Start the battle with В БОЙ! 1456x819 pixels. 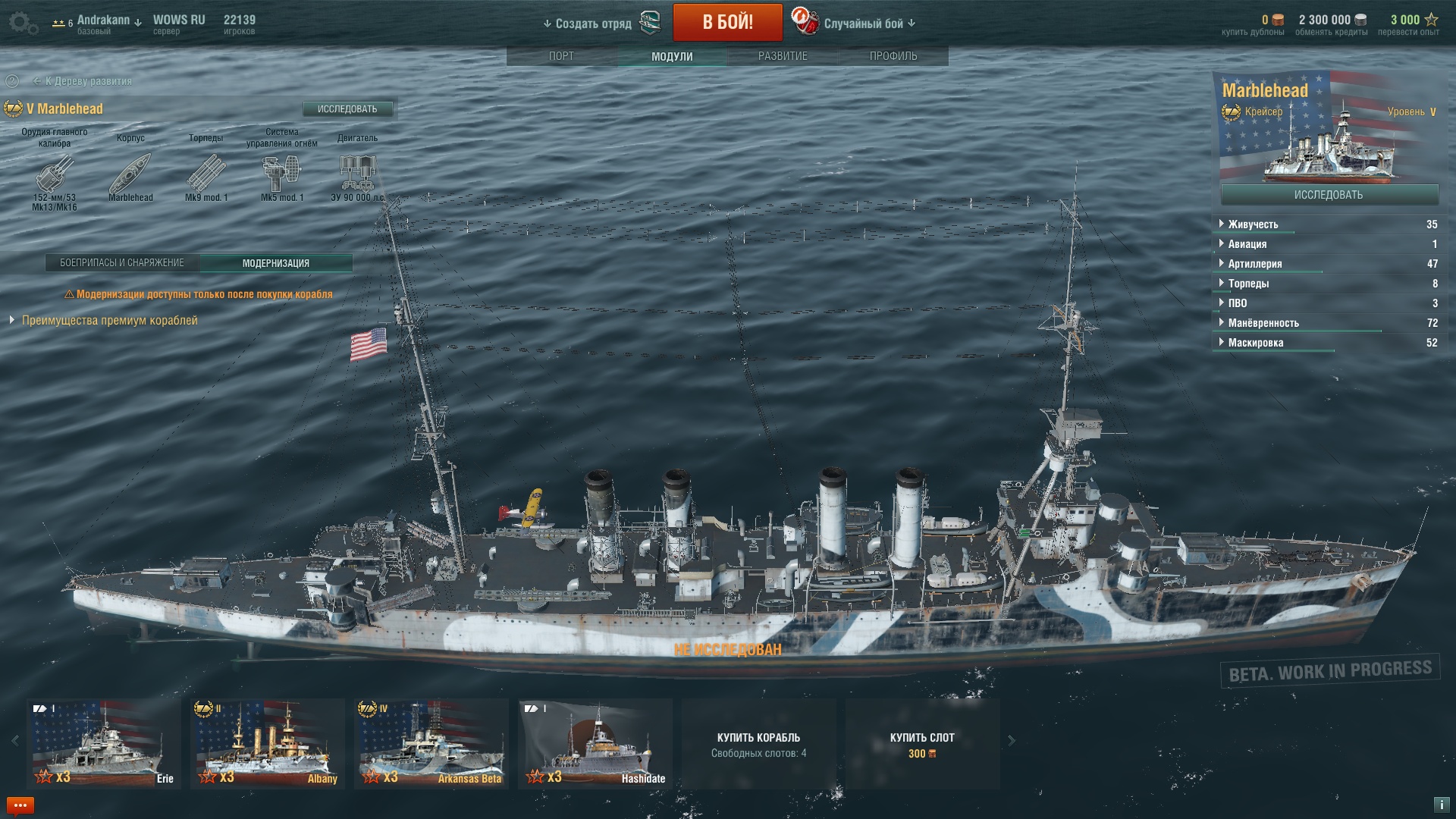727,22
